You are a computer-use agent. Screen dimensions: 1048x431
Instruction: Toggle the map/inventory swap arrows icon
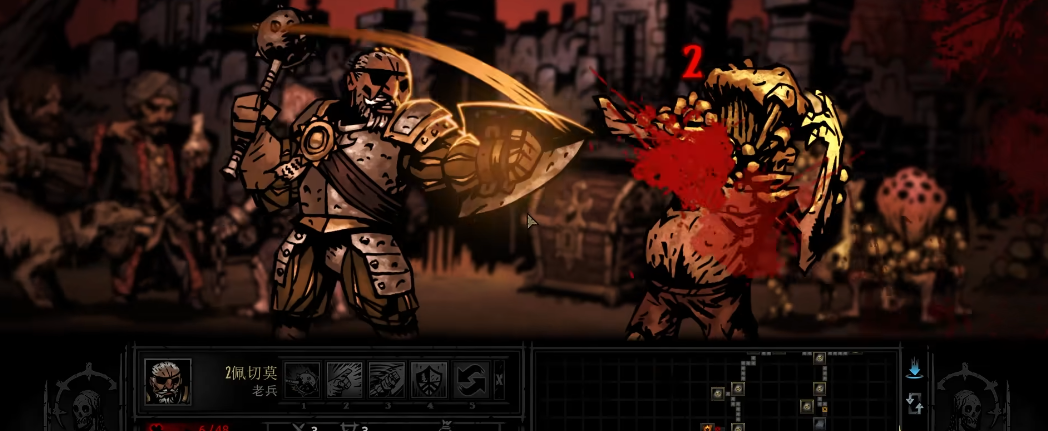[914, 403]
